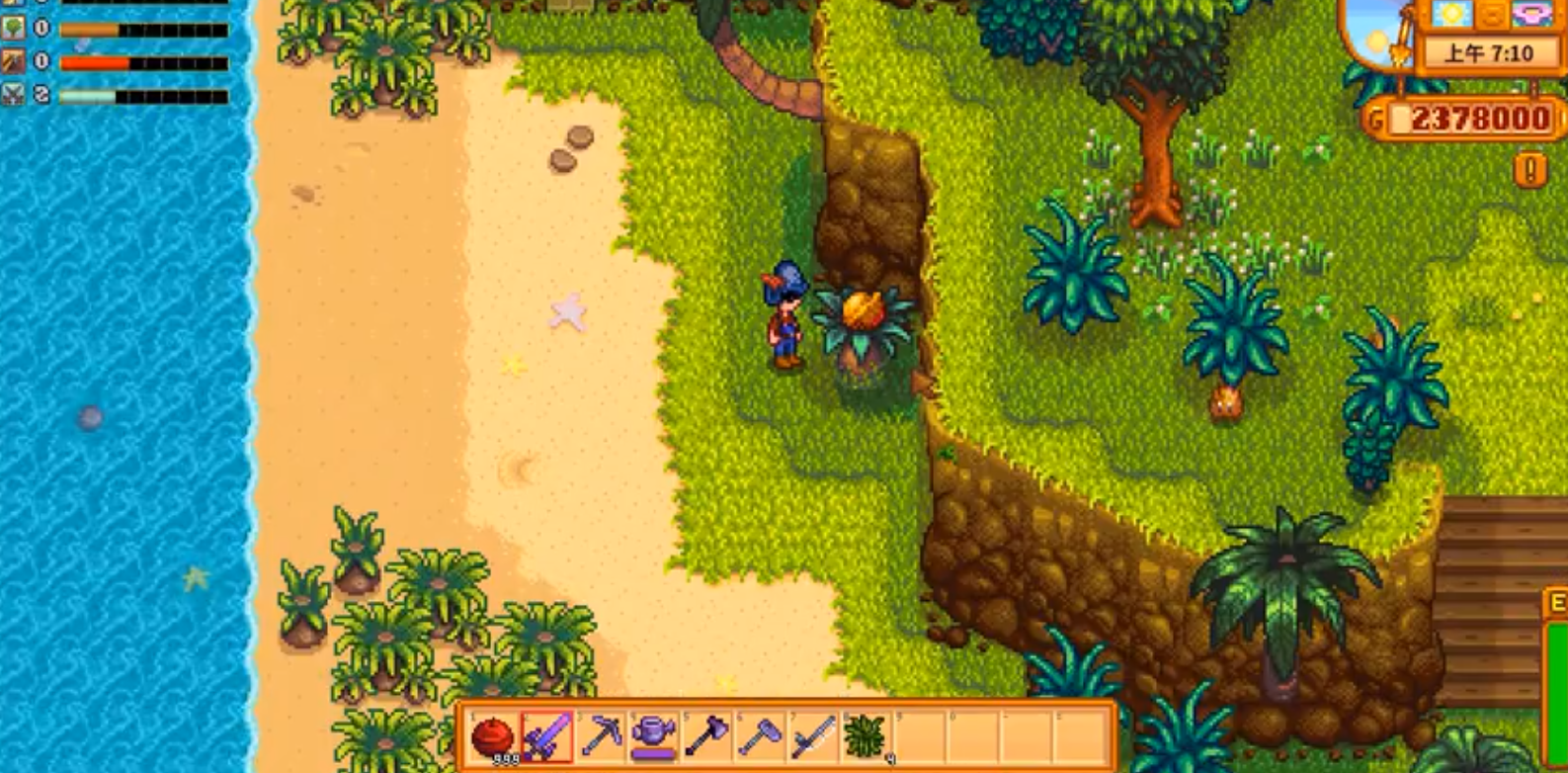Equip the iridium pickaxe from the hotbar

(x=600, y=736)
